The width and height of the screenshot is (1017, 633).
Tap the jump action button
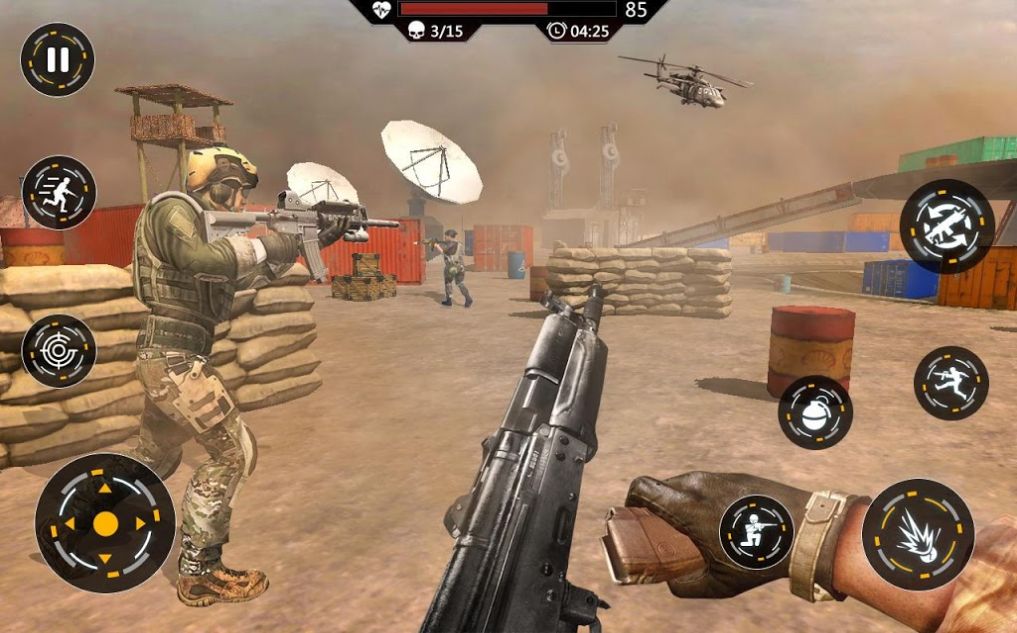pyautogui.click(x=950, y=383)
